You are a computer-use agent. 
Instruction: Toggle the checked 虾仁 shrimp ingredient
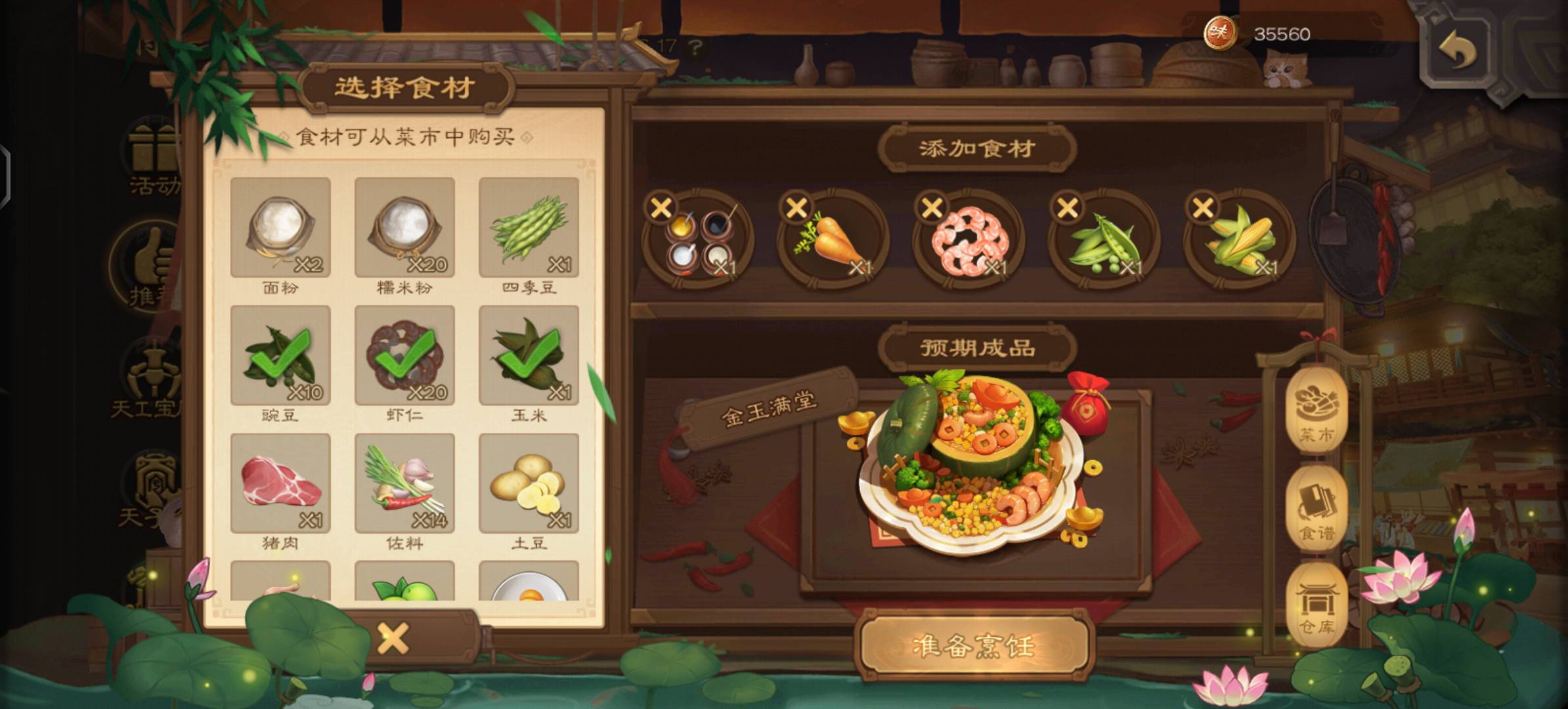pyautogui.click(x=404, y=355)
